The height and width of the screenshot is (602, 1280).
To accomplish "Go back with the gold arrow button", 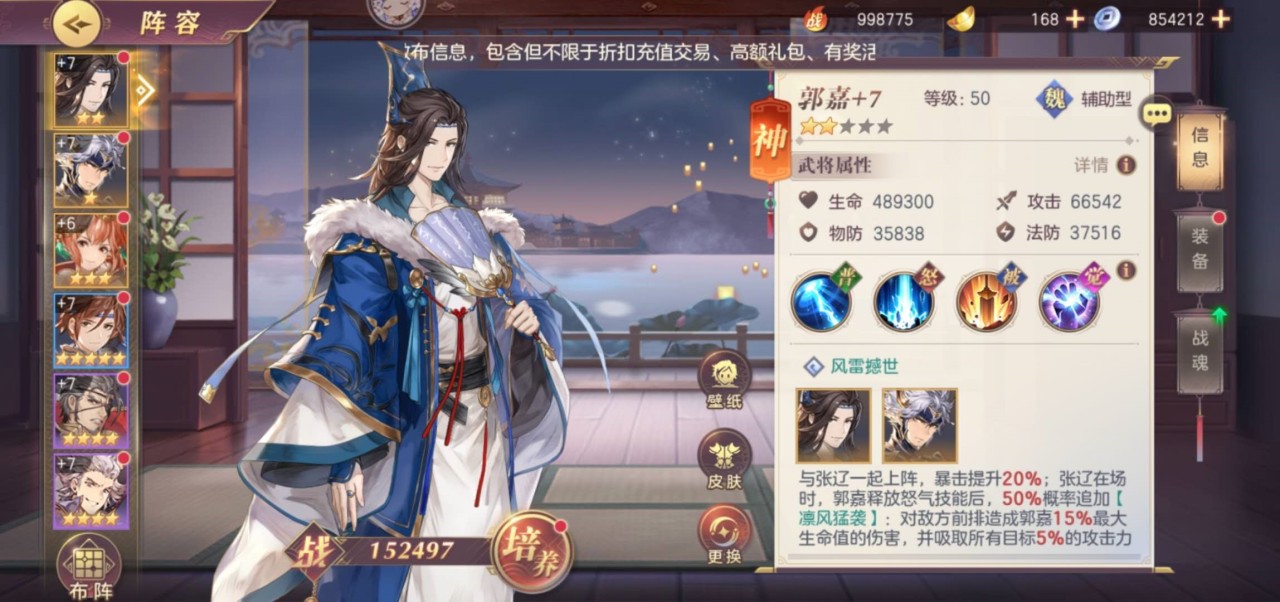I will tap(76, 21).
